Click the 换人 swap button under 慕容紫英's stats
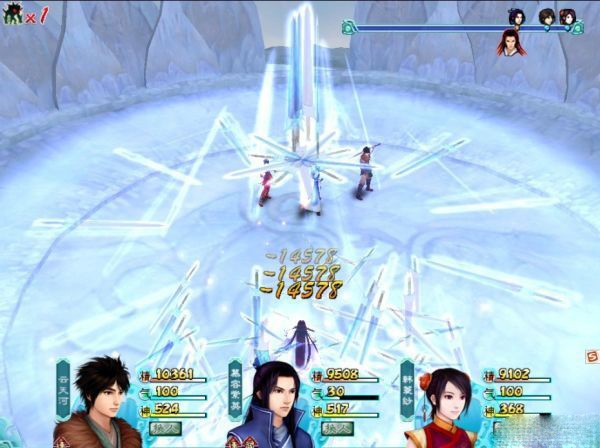Viewport: 600px width, 448px height. (335, 428)
